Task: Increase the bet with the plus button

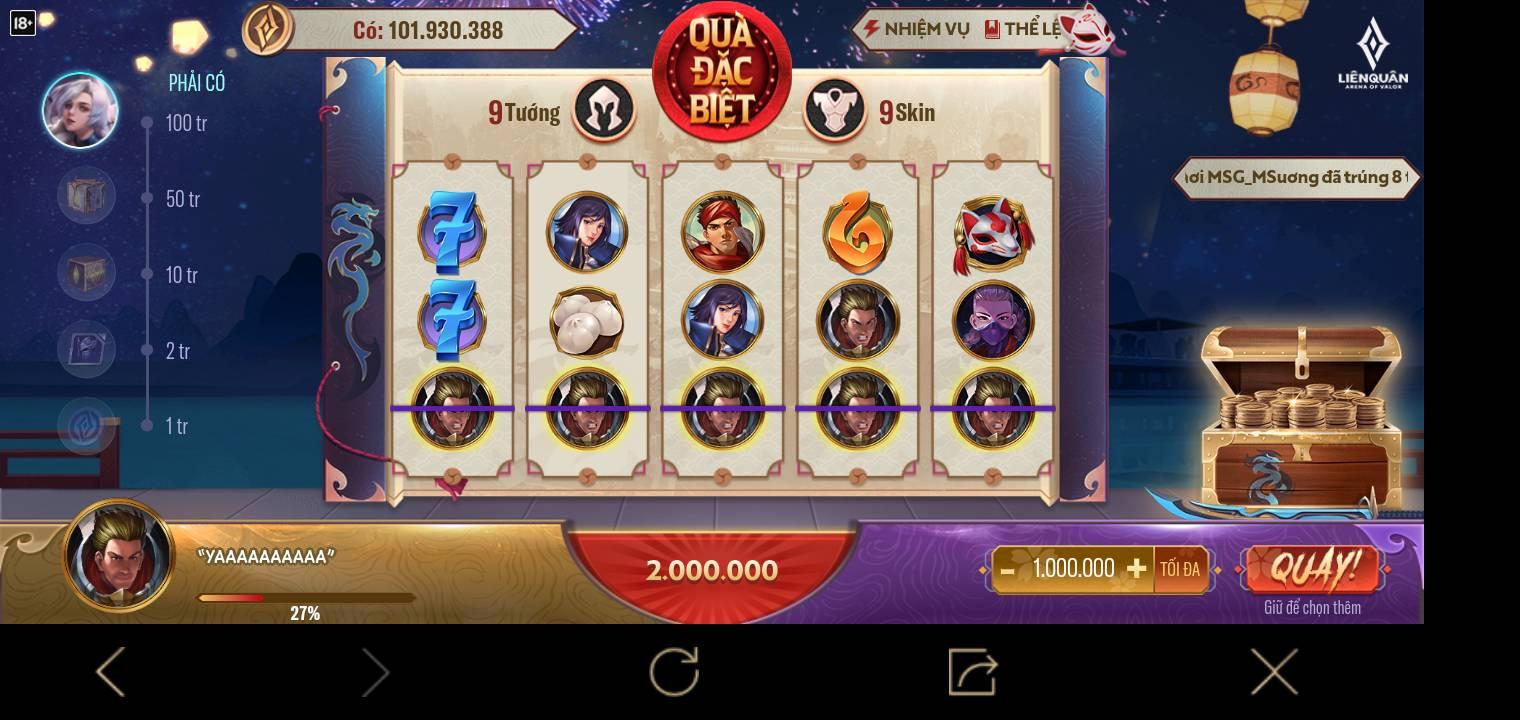Action: [1136, 569]
